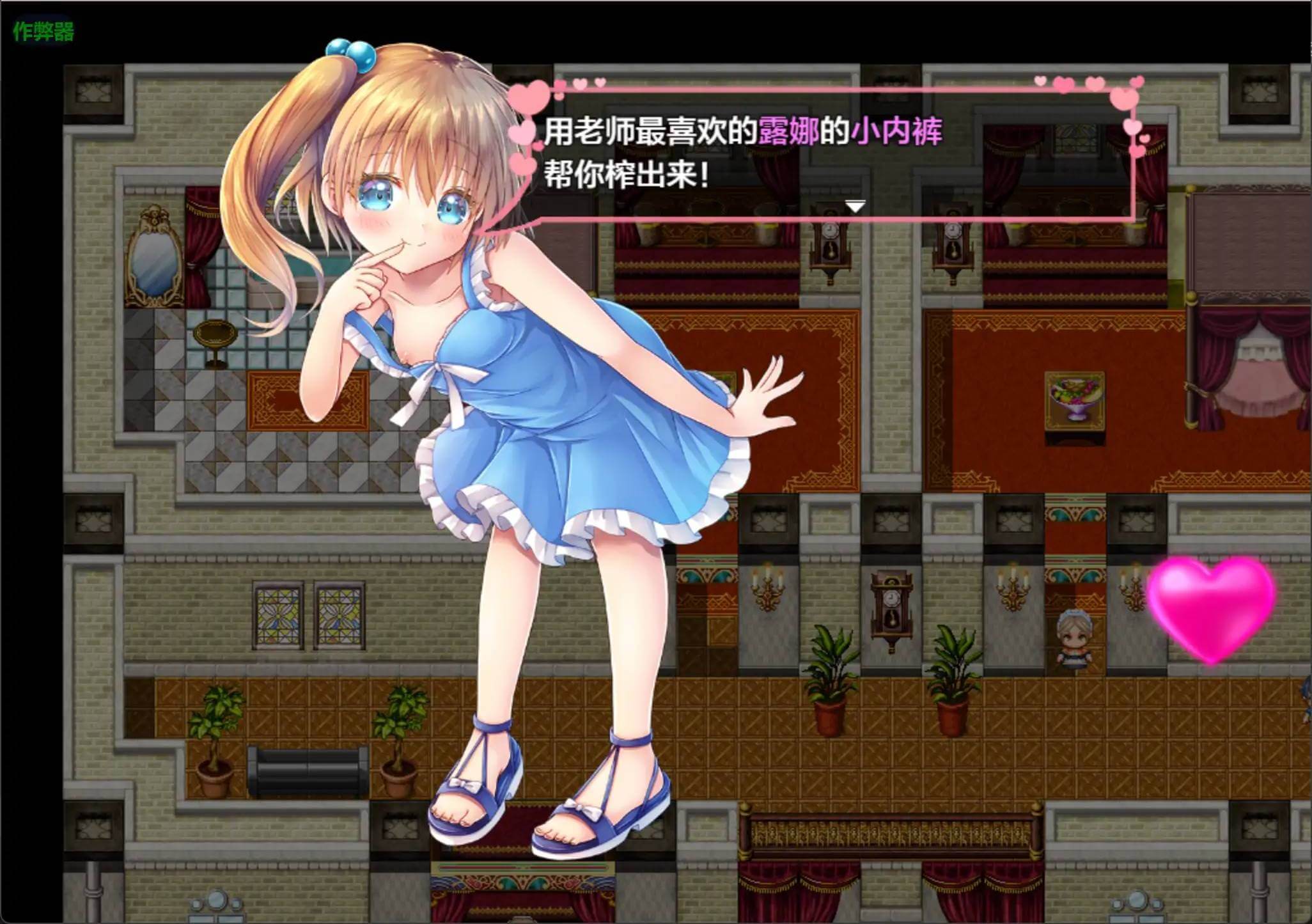Select the highlighted name 露娜 in dialogue
The height and width of the screenshot is (924, 1312).
click(x=787, y=130)
